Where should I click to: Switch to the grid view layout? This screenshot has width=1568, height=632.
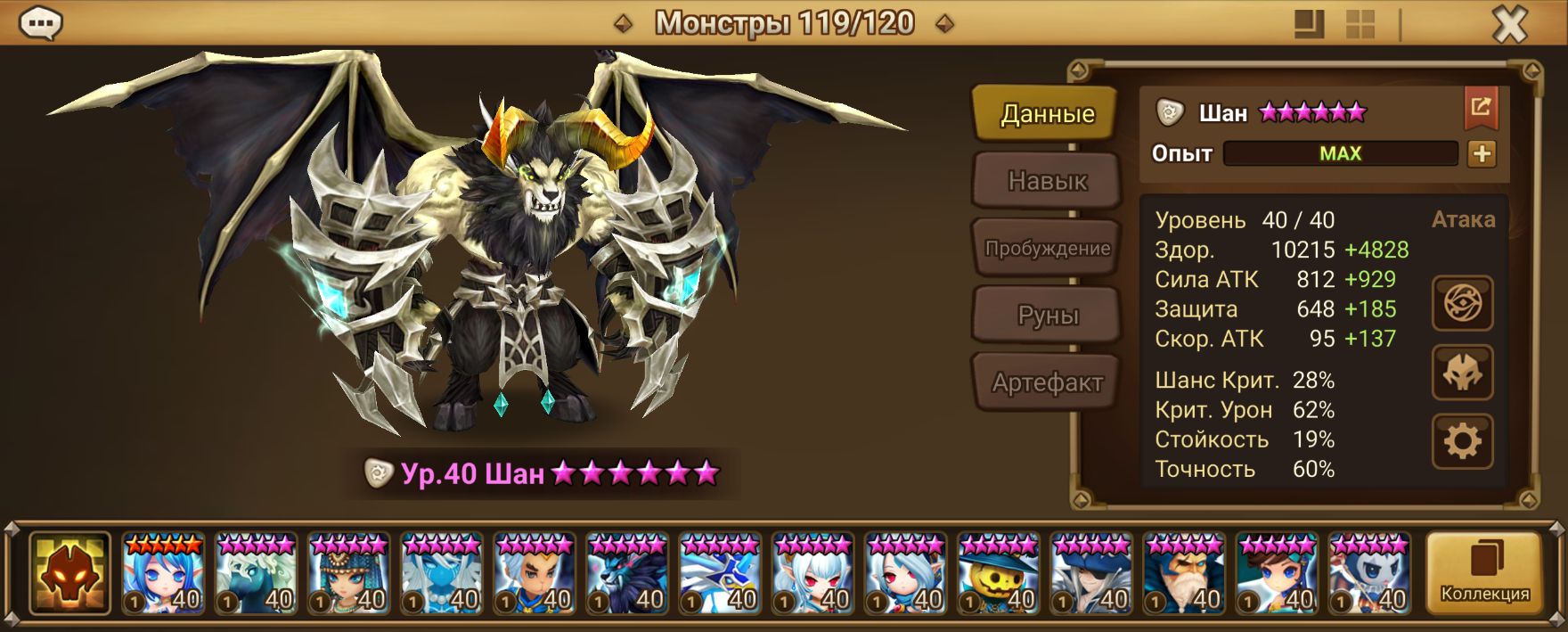pos(1360,25)
